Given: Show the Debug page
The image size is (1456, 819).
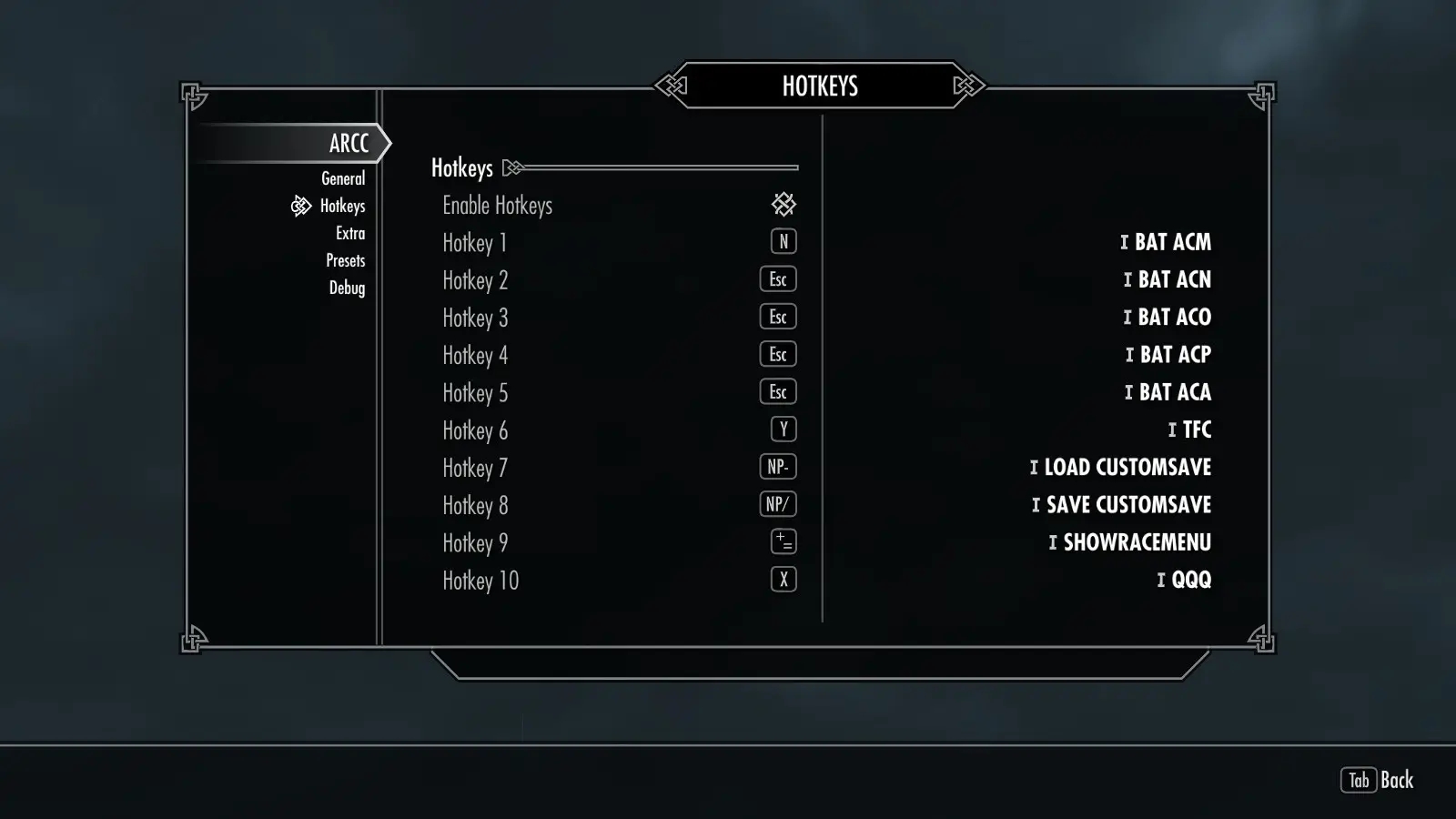Looking at the screenshot, I should click(347, 288).
